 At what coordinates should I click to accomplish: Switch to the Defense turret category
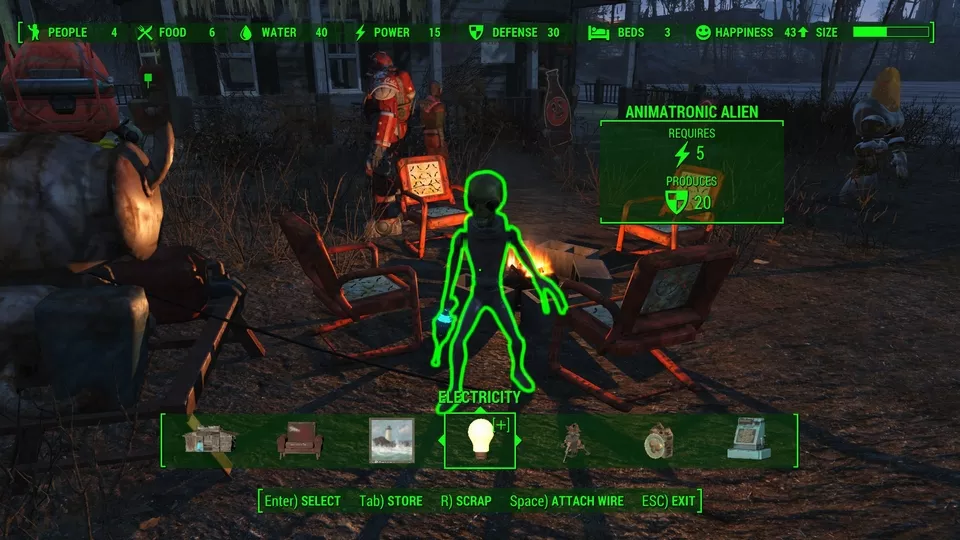571,441
